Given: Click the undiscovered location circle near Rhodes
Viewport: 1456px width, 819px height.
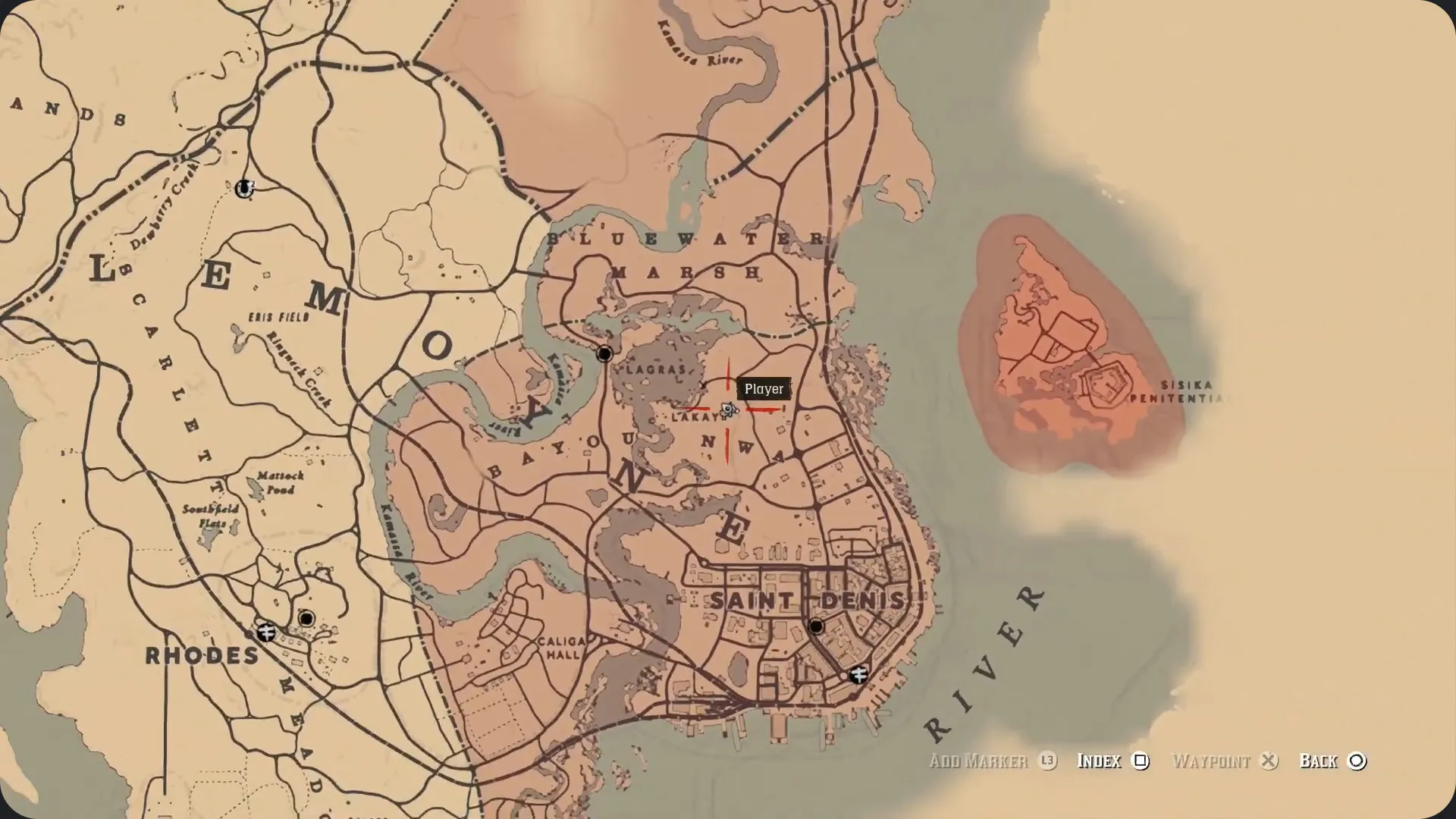Looking at the screenshot, I should (x=308, y=619).
